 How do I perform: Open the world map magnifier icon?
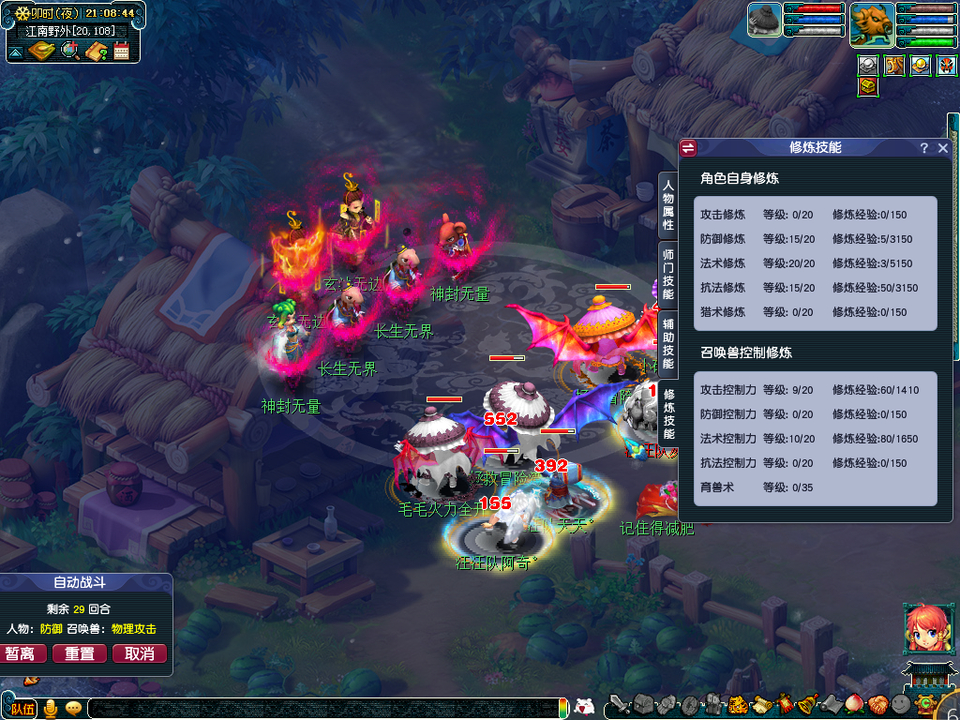[70, 51]
